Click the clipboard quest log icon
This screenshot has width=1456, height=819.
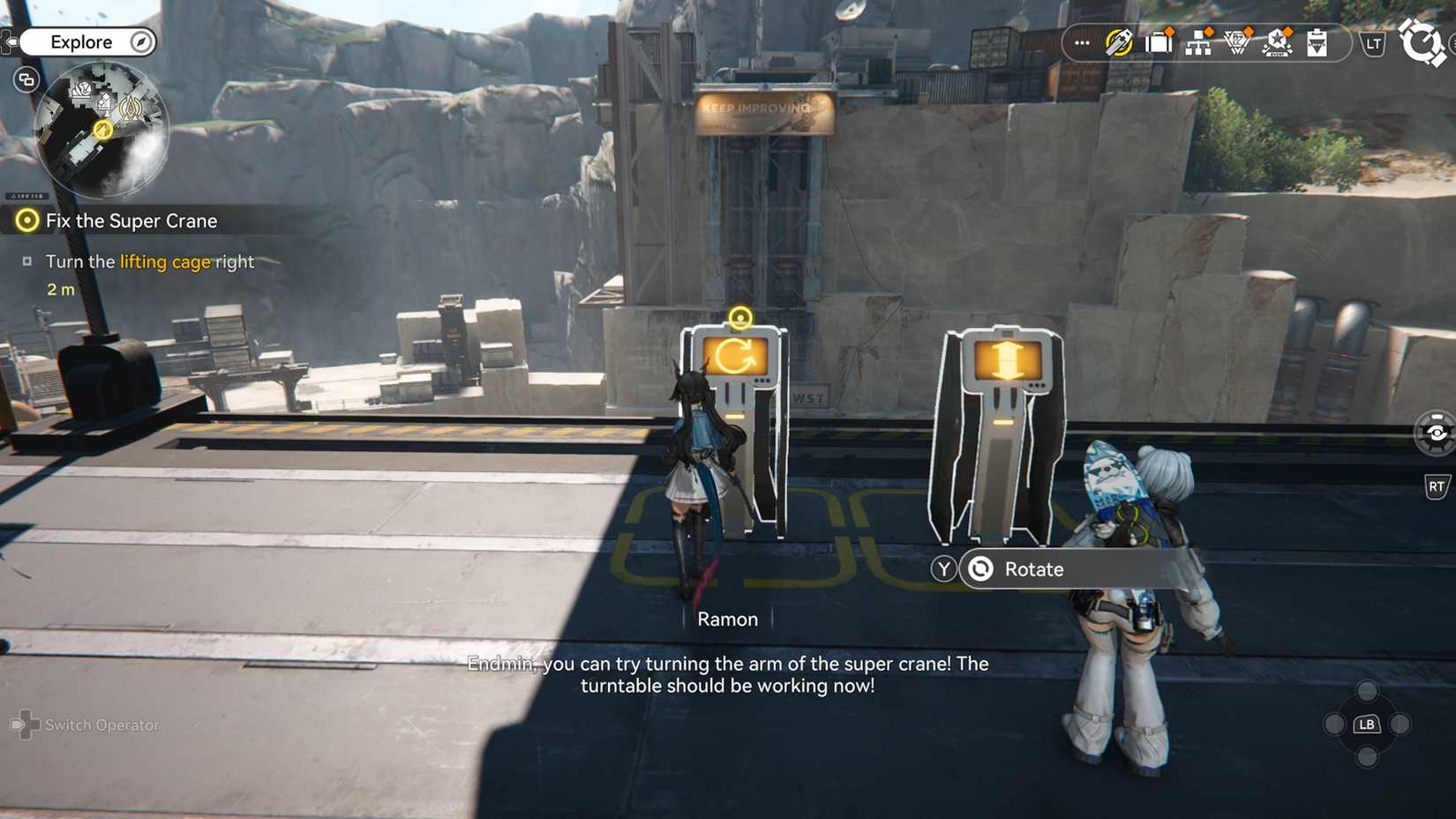(1317, 41)
